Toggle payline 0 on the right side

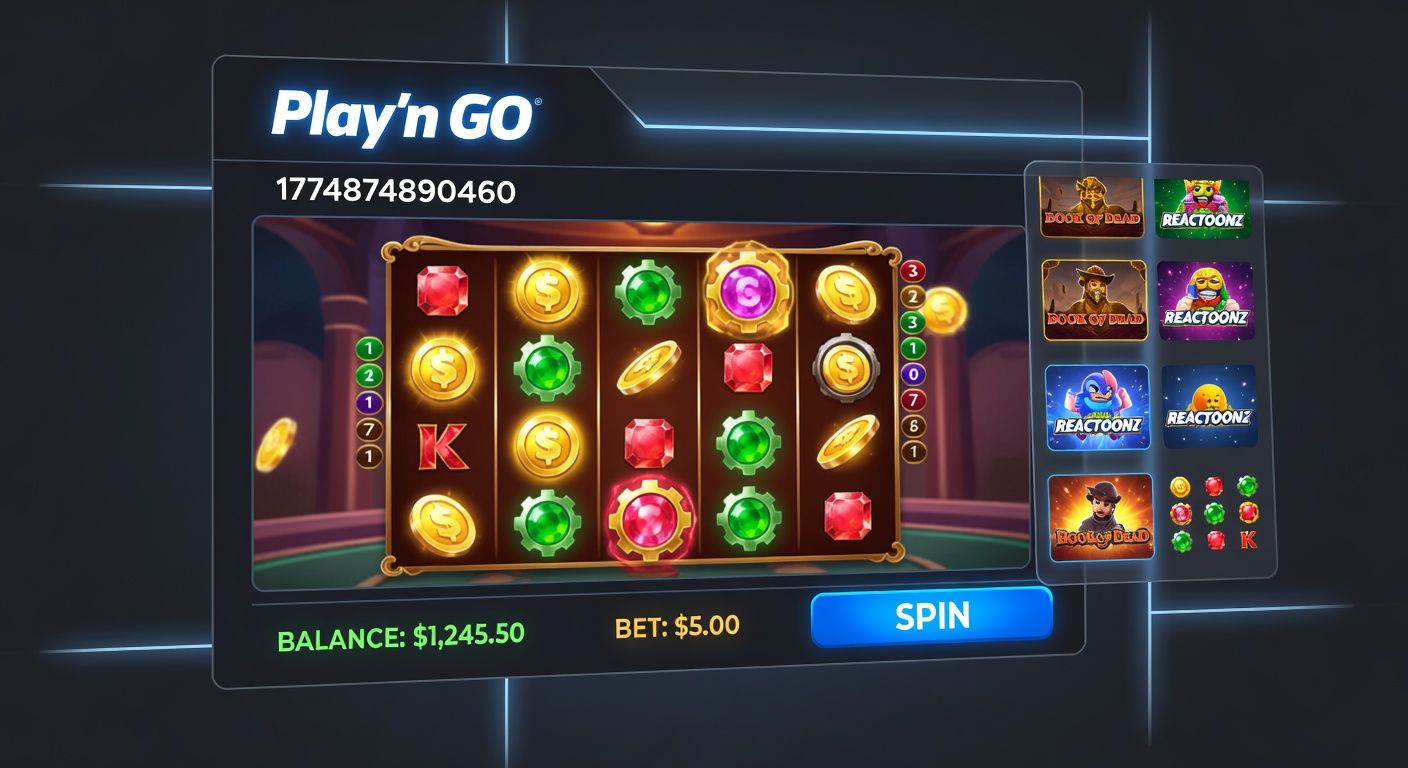(x=913, y=375)
